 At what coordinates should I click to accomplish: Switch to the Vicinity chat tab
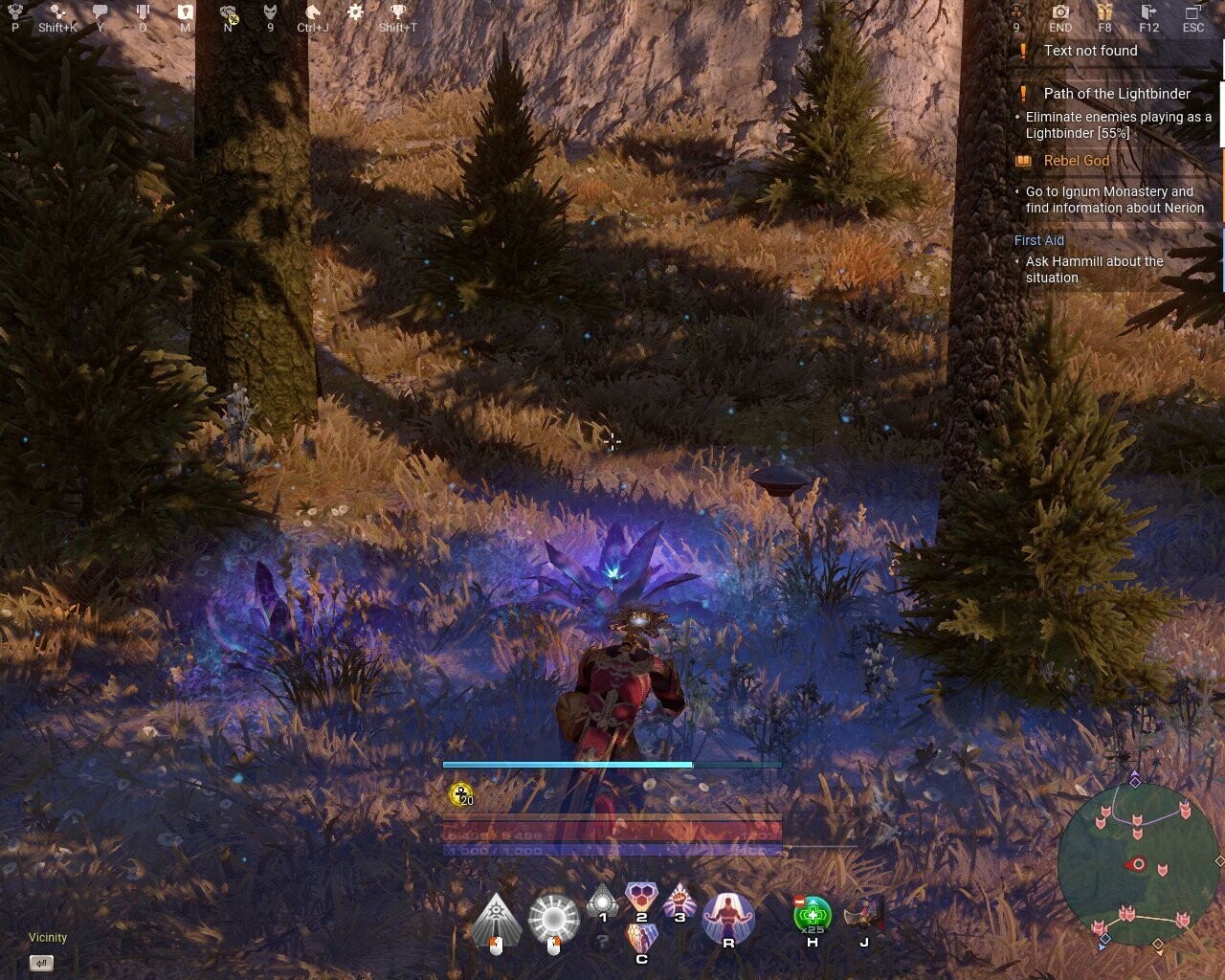click(x=46, y=938)
